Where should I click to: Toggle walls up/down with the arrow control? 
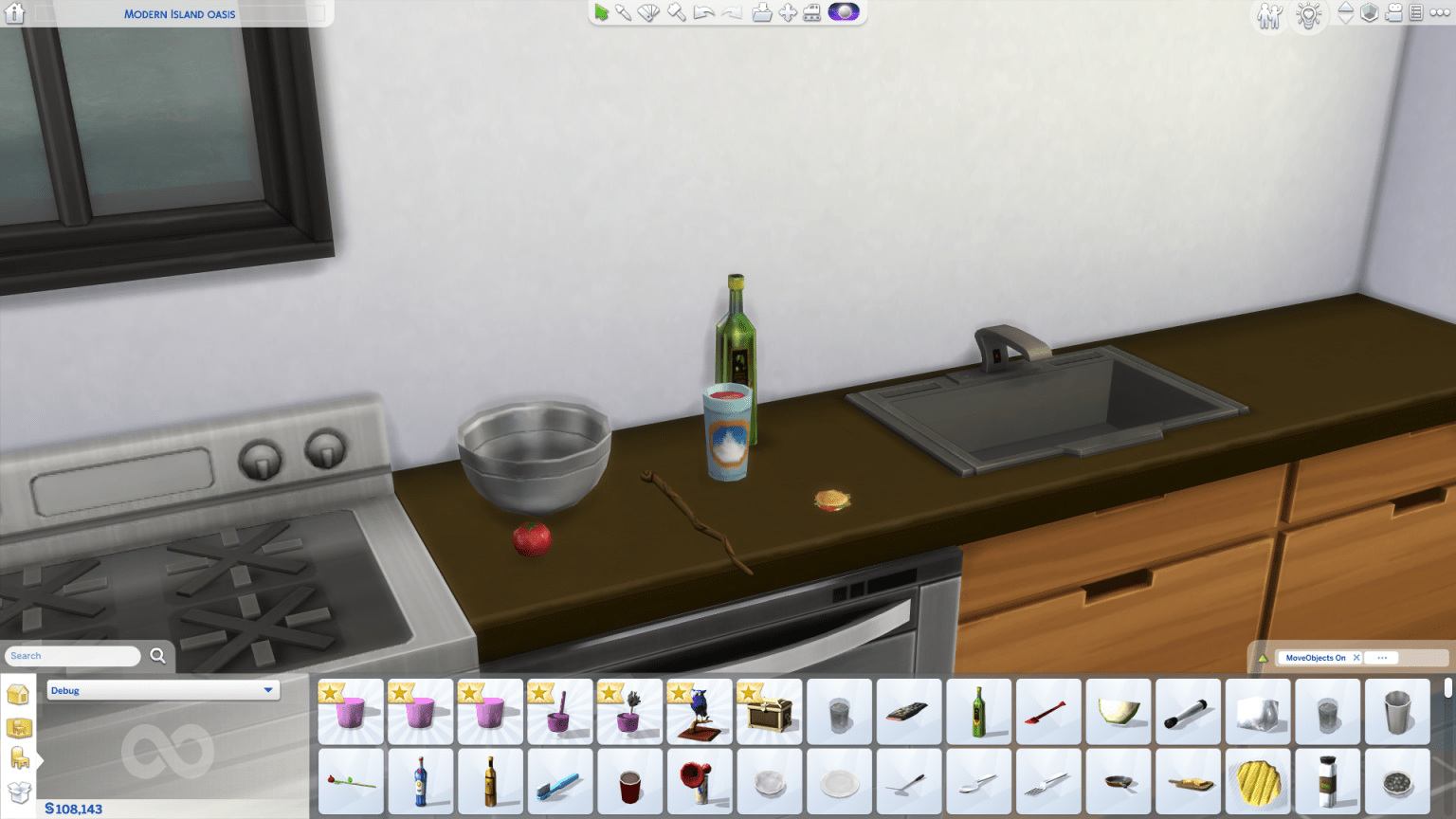pyautogui.click(x=1346, y=14)
